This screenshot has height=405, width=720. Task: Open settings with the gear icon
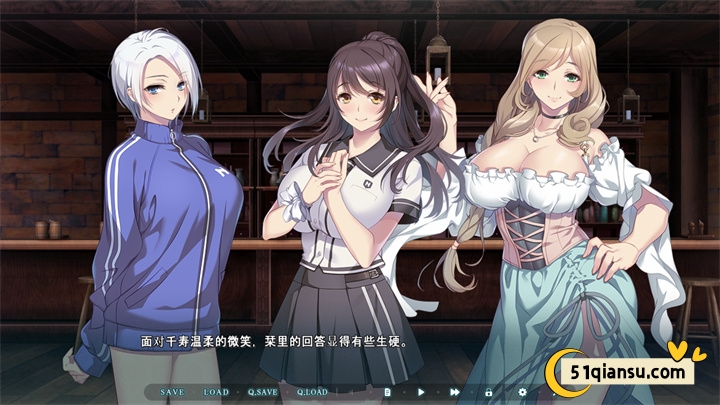(x=522, y=392)
